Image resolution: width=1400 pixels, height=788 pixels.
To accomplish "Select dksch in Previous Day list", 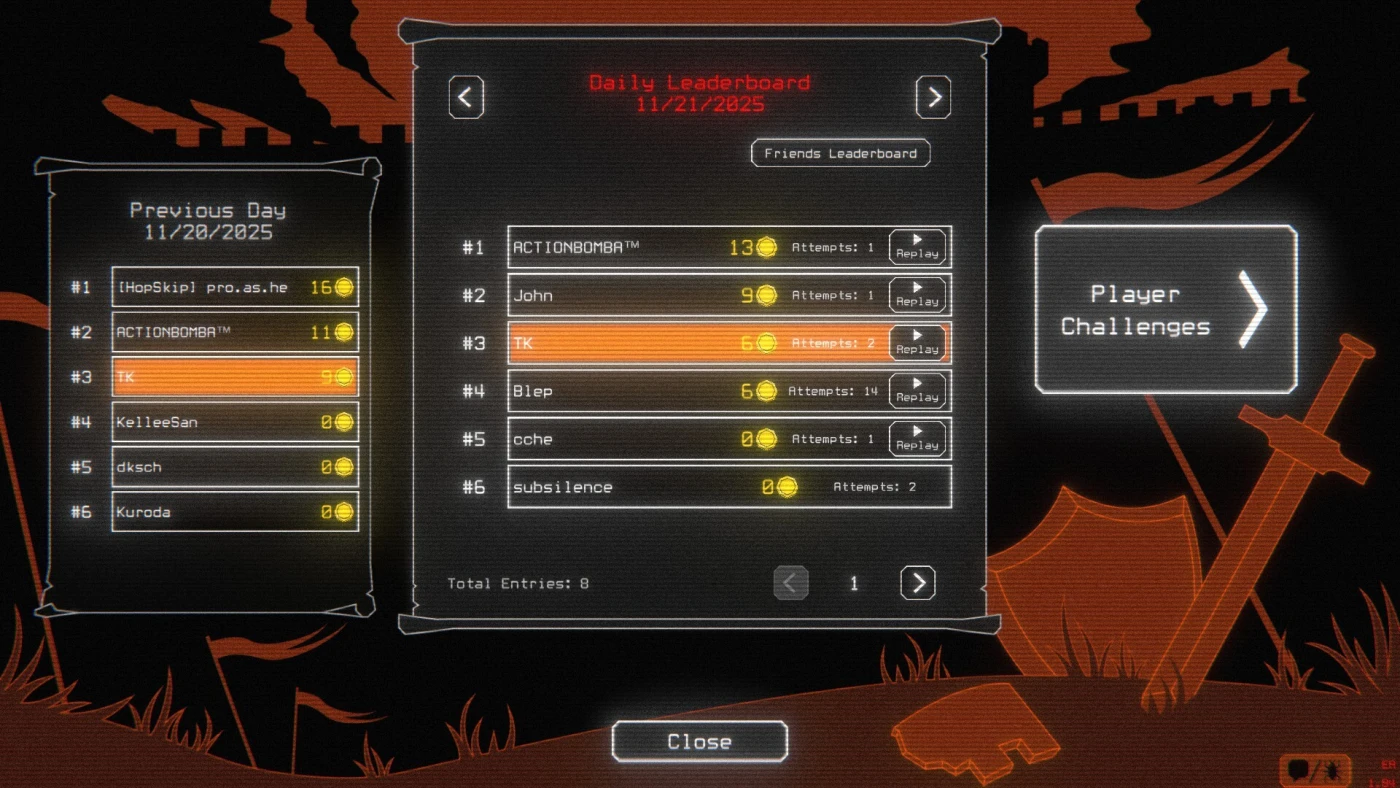I will click(x=234, y=467).
